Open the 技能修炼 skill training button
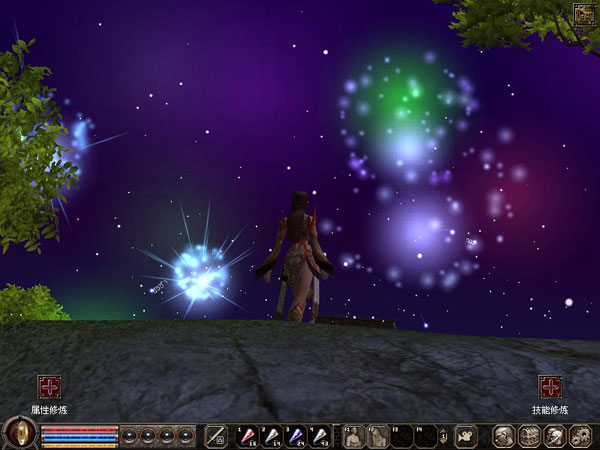 (549, 387)
